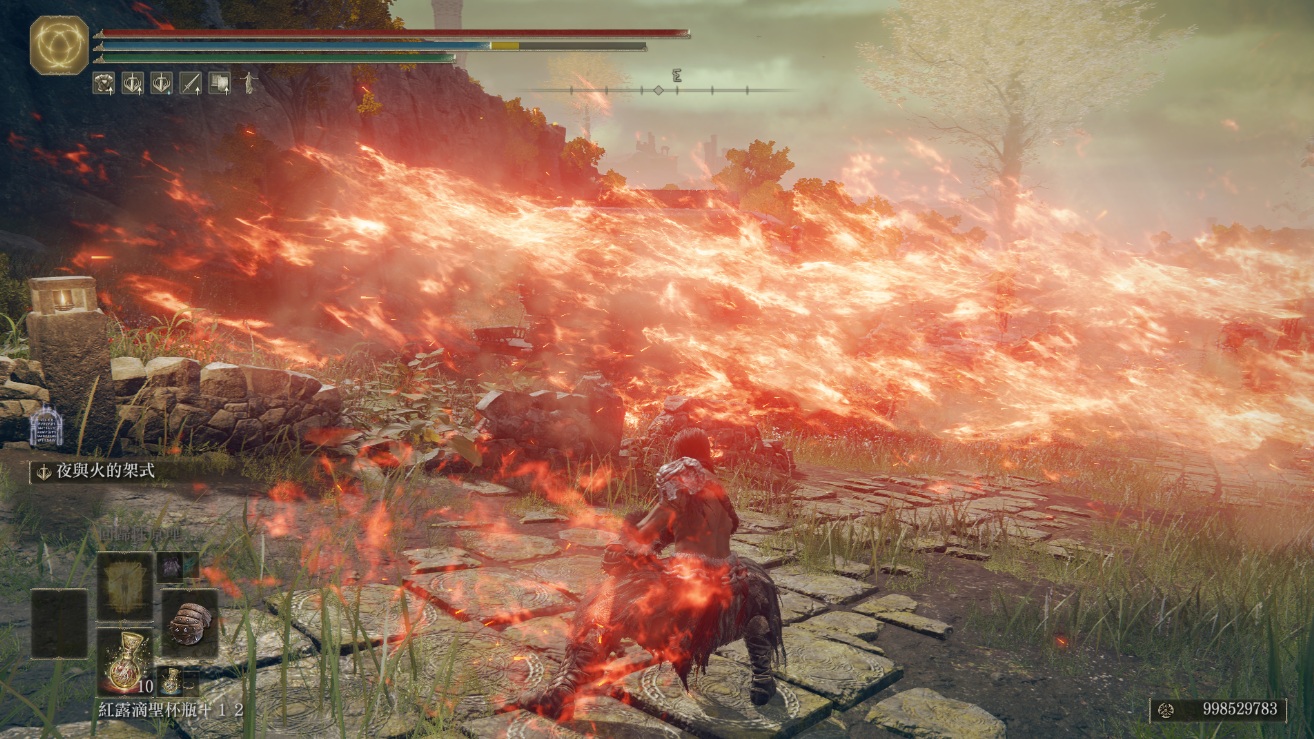This screenshot has height=739, width=1314.
Task: Inspect the scroll pages buff icon
Action: coord(219,83)
